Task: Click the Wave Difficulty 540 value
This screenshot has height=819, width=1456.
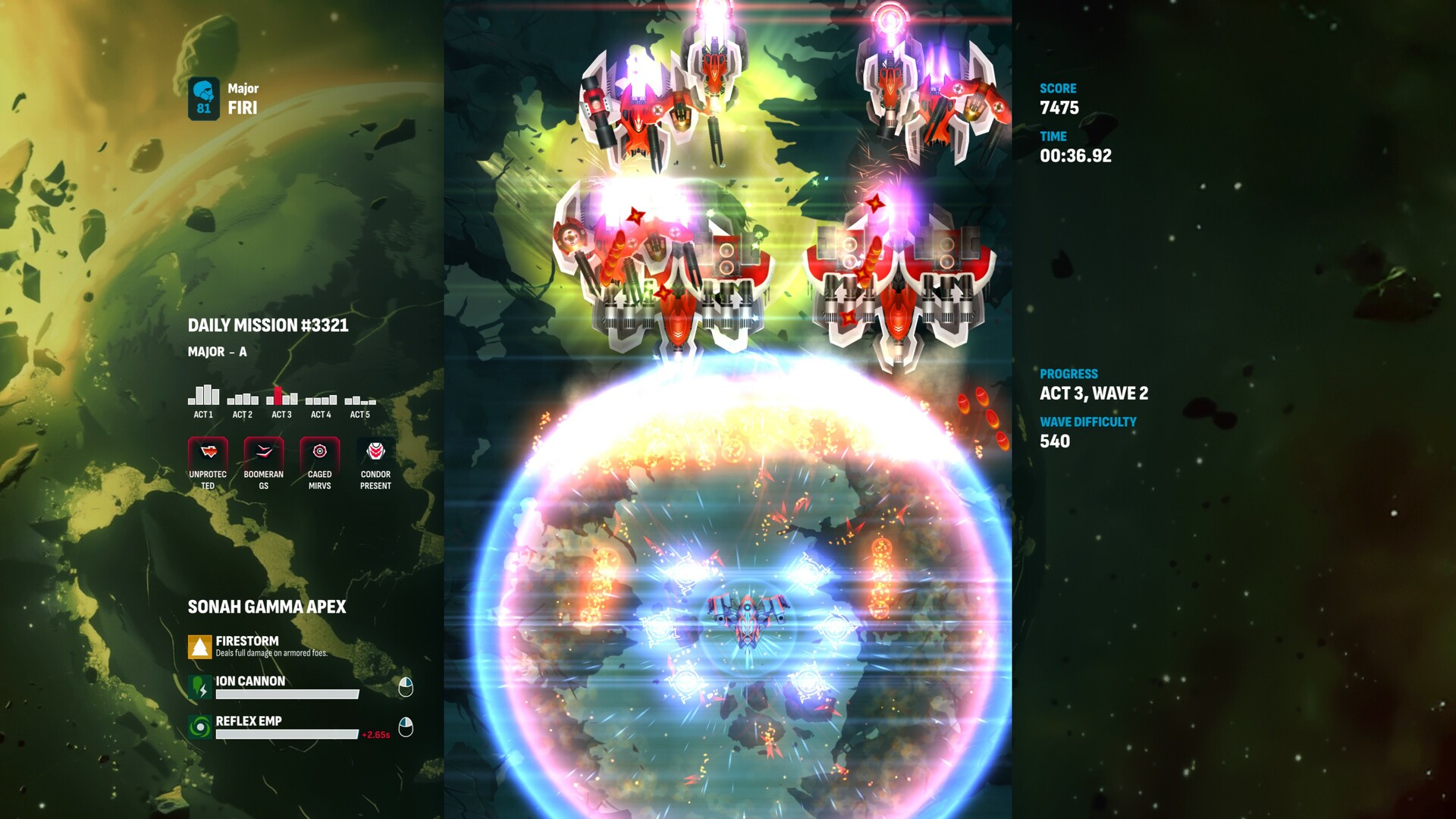Action: [x=1054, y=441]
